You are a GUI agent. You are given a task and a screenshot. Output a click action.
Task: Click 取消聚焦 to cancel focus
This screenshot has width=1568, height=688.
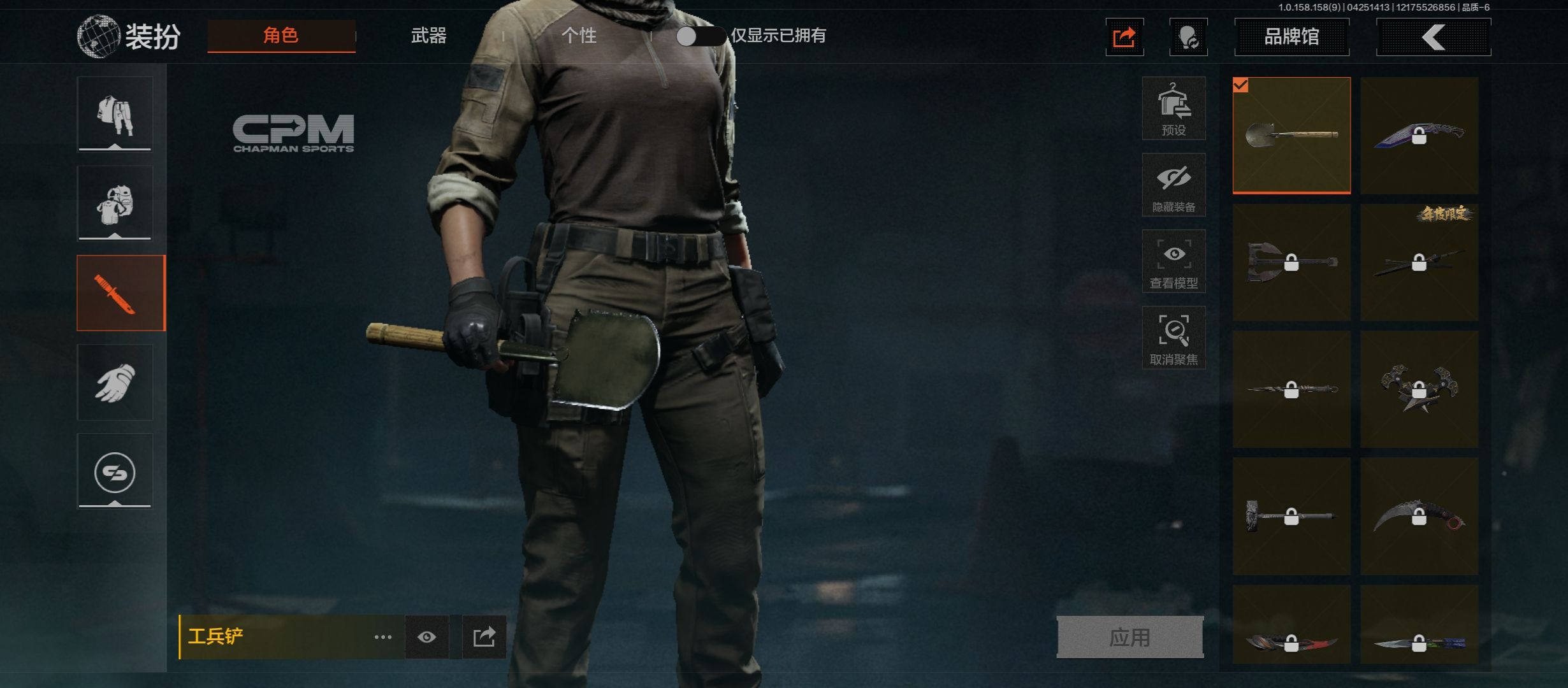coord(1173,338)
